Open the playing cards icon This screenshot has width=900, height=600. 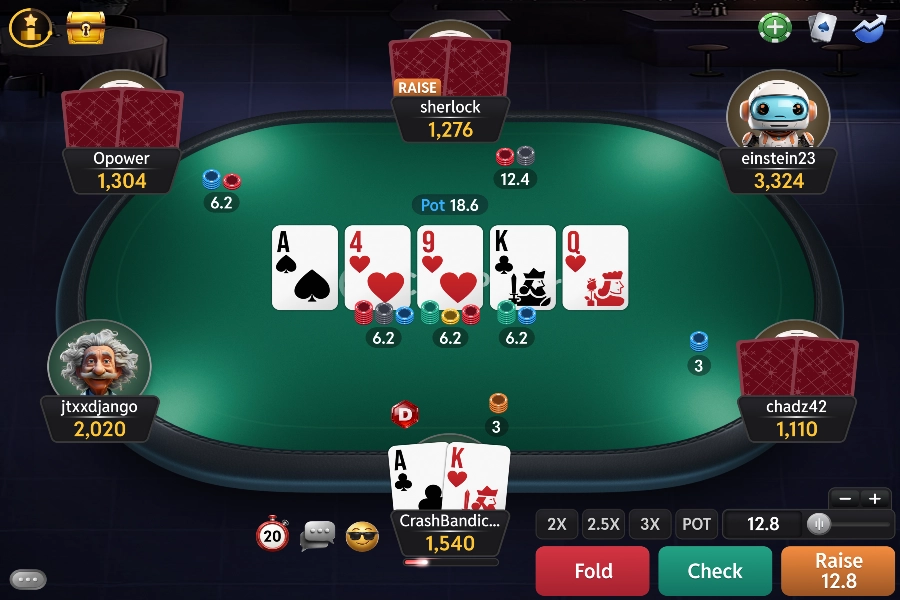point(822,27)
